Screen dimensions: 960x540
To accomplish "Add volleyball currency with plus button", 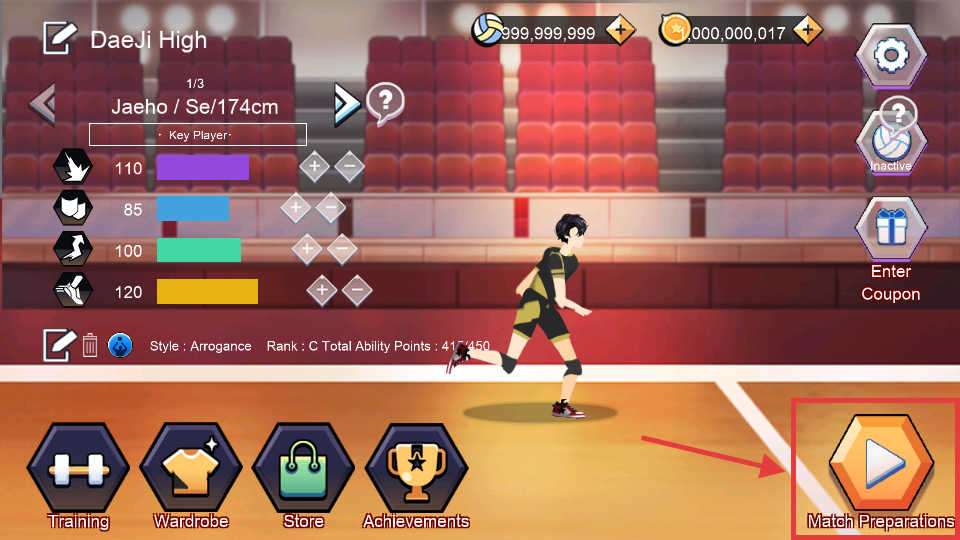I will coord(620,32).
